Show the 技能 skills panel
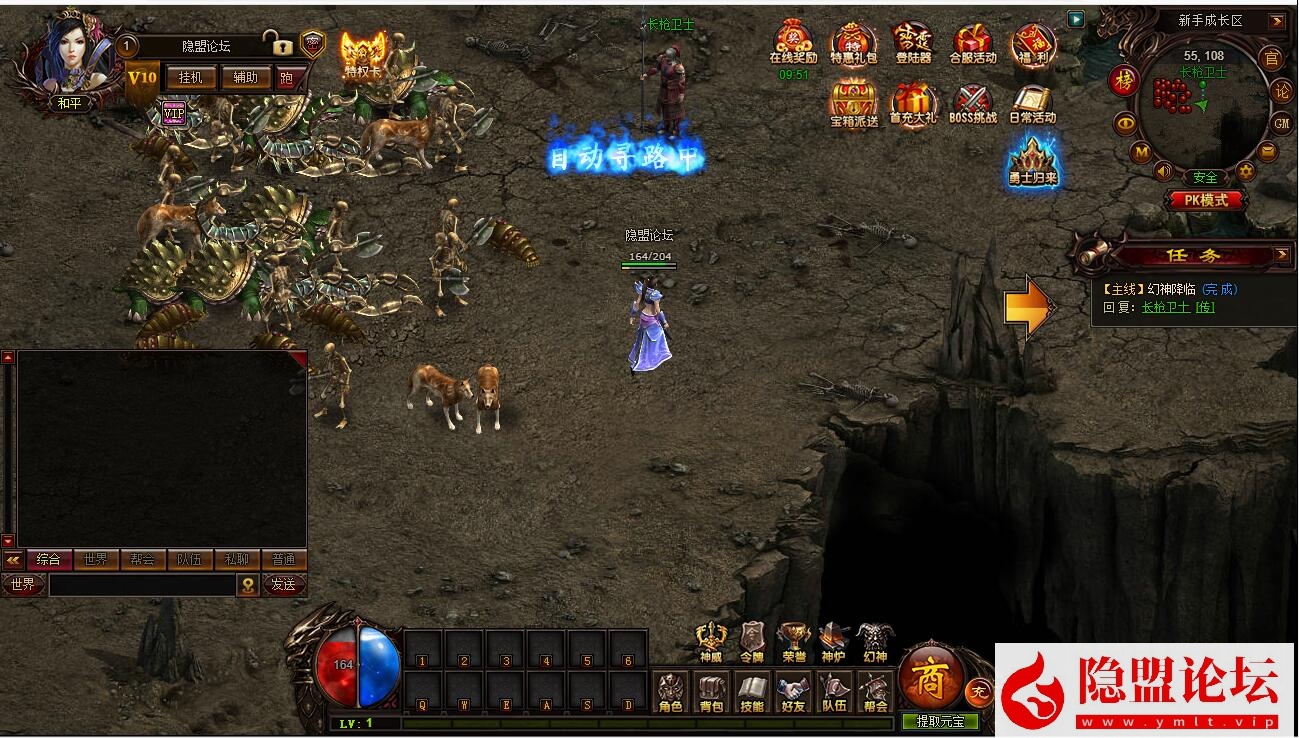Screen dimensions: 1299x738 coord(752,691)
